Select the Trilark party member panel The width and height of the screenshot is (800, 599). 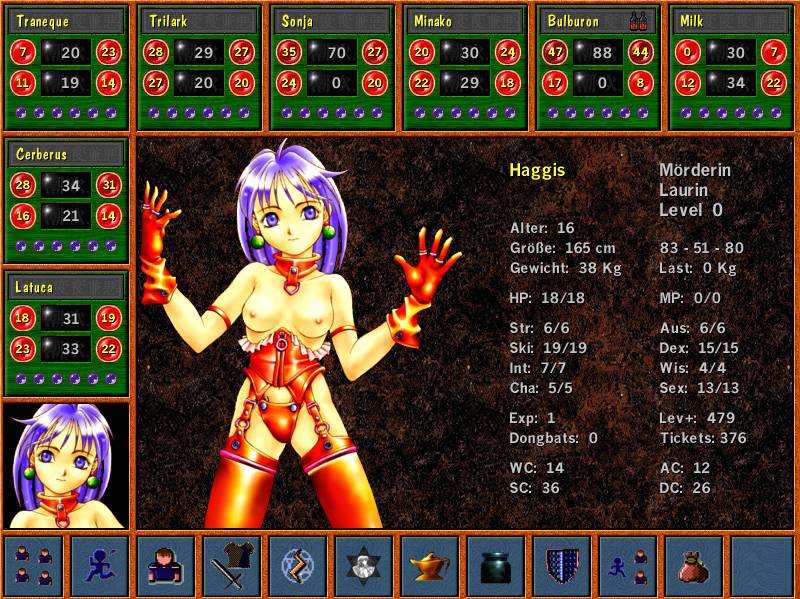pyautogui.click(x=199, y=68)
